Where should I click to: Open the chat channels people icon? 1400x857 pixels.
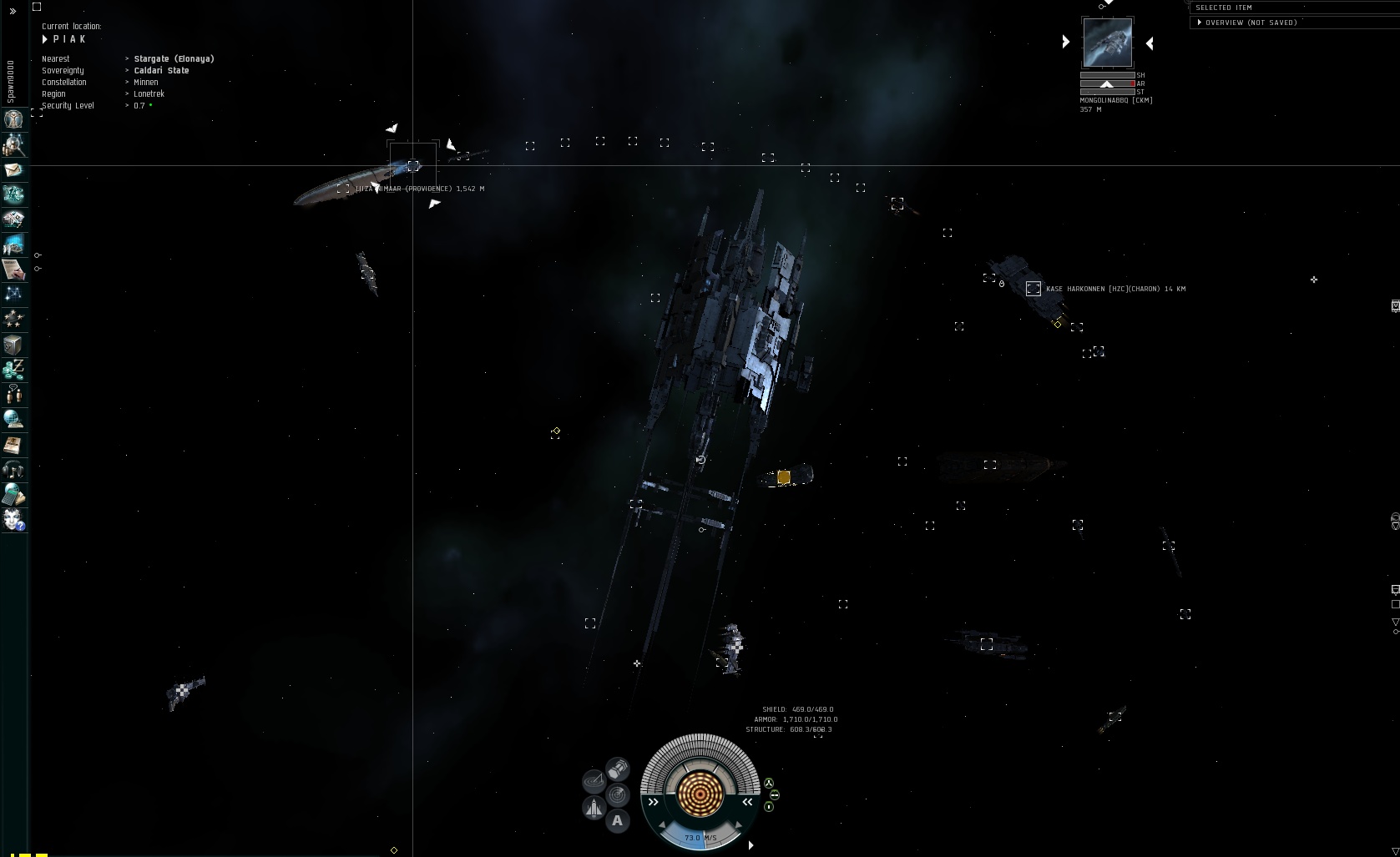[x=13, y=394]
